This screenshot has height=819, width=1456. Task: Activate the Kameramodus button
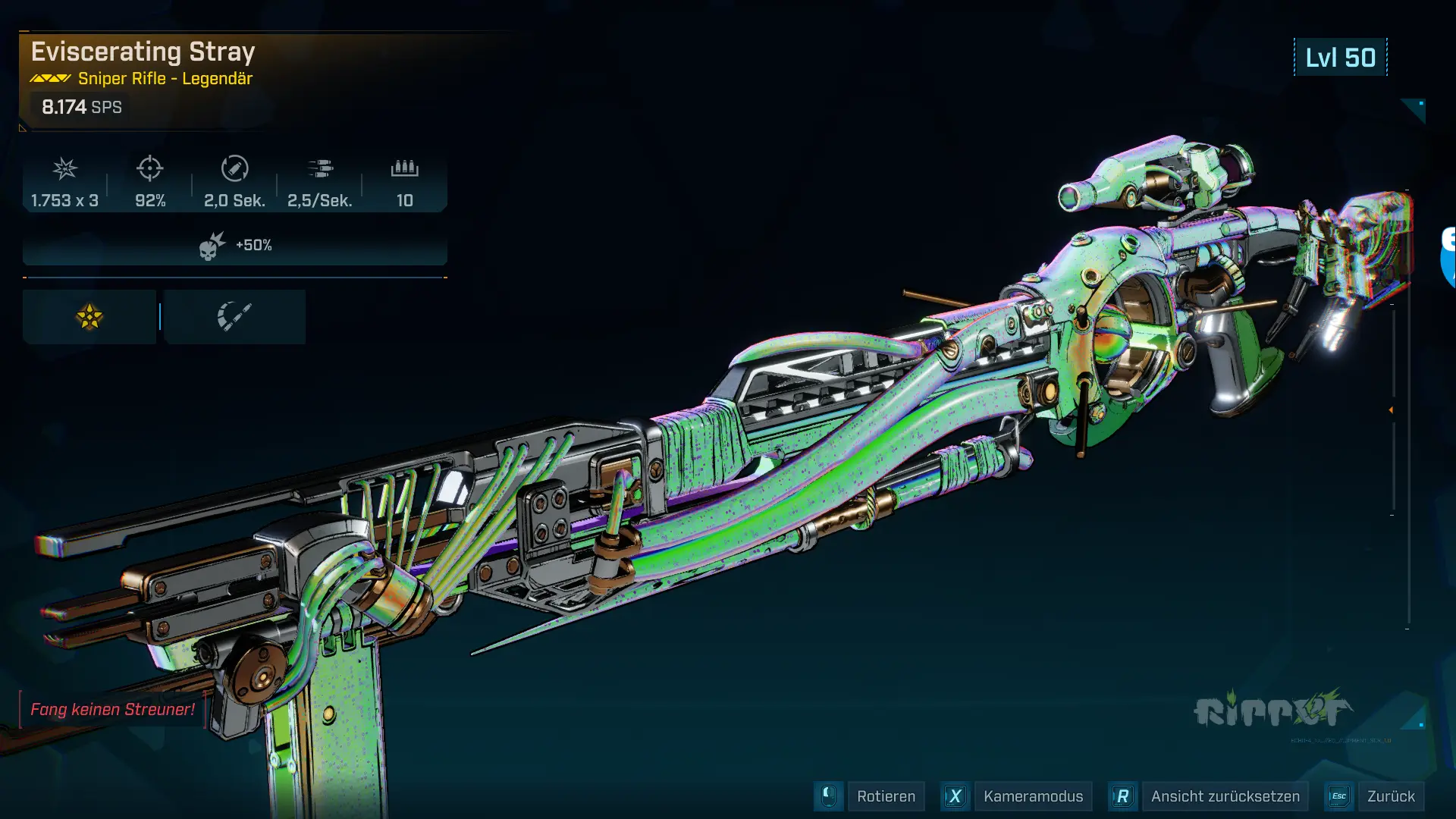pyautogui.click(x=1032, y=796)
